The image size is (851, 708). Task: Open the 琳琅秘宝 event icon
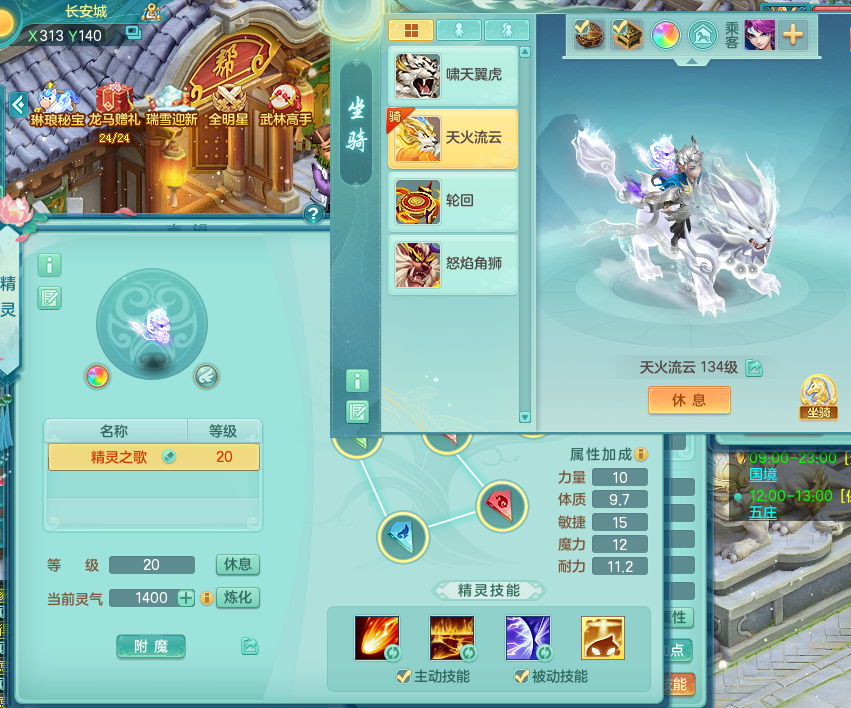point(56,106)
